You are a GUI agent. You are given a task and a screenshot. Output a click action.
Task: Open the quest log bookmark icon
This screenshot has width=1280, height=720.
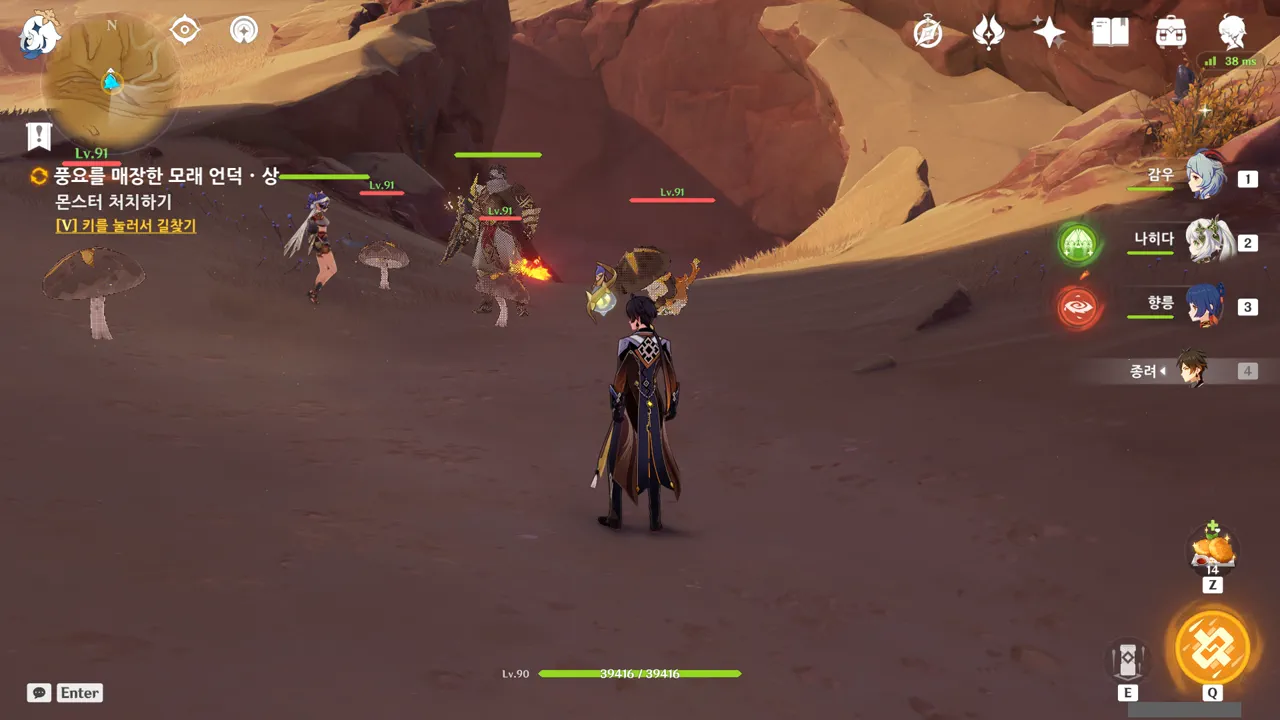(x=39, y=136)
